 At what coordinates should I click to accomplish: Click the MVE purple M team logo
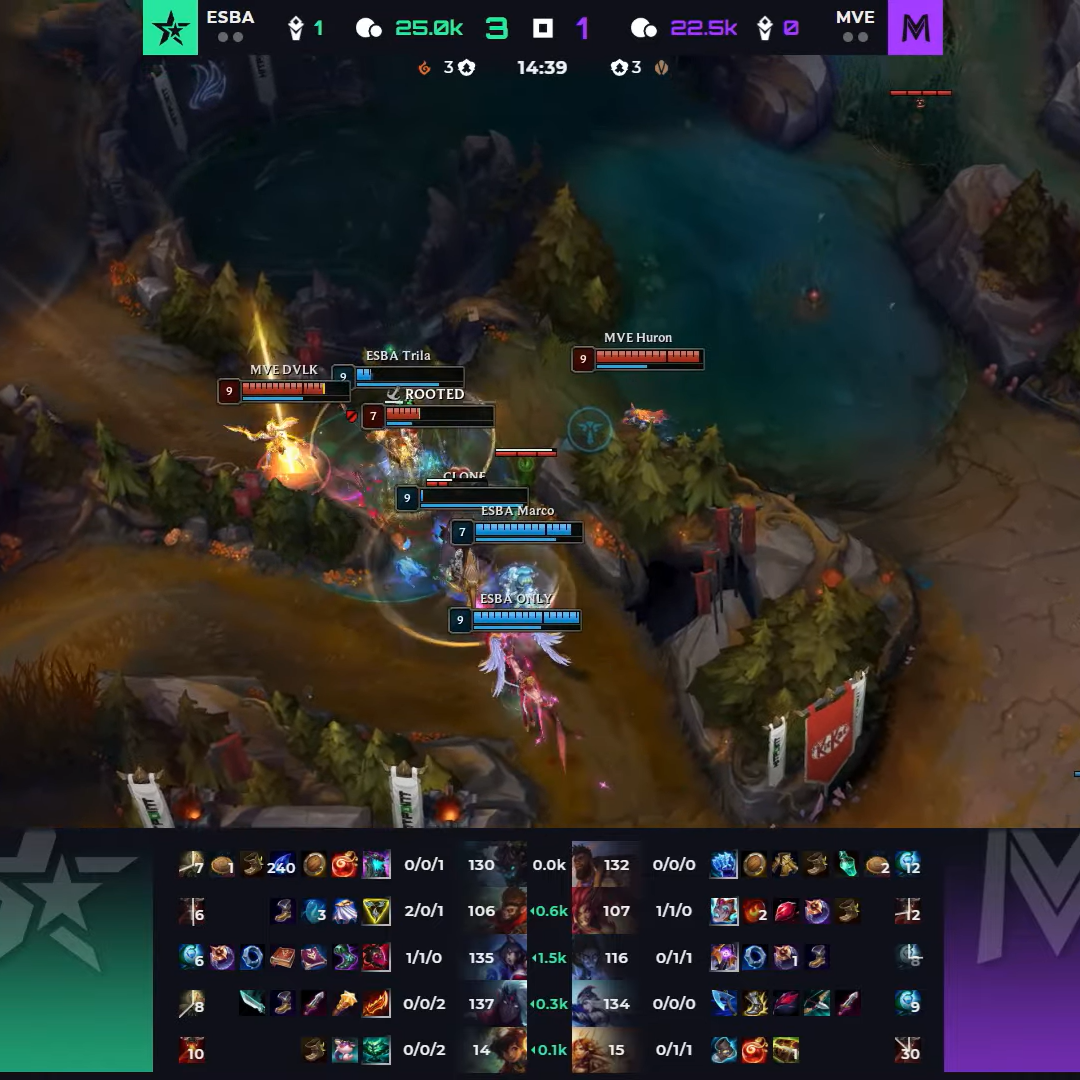[915, 27]
